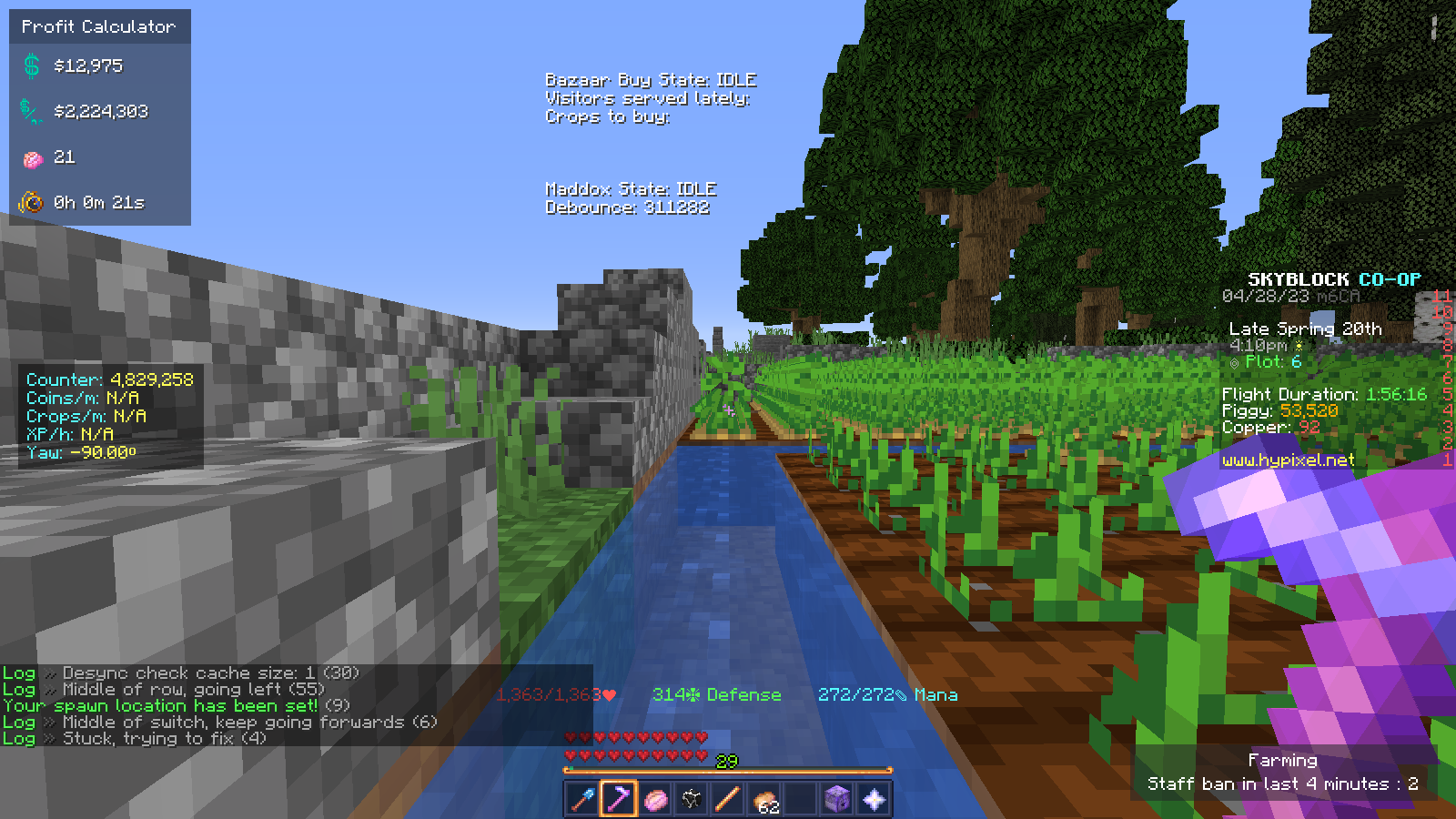Click the brain icon beside the 21 counter
This screenshot has width=1456, height=819.
coord(32,157)
